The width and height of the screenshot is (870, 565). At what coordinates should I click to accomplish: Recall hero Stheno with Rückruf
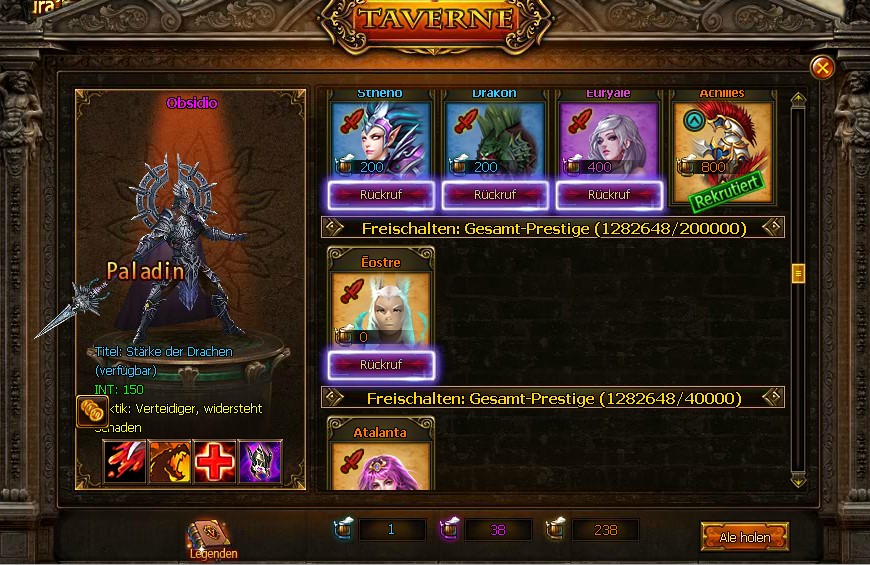click(380, 194)
